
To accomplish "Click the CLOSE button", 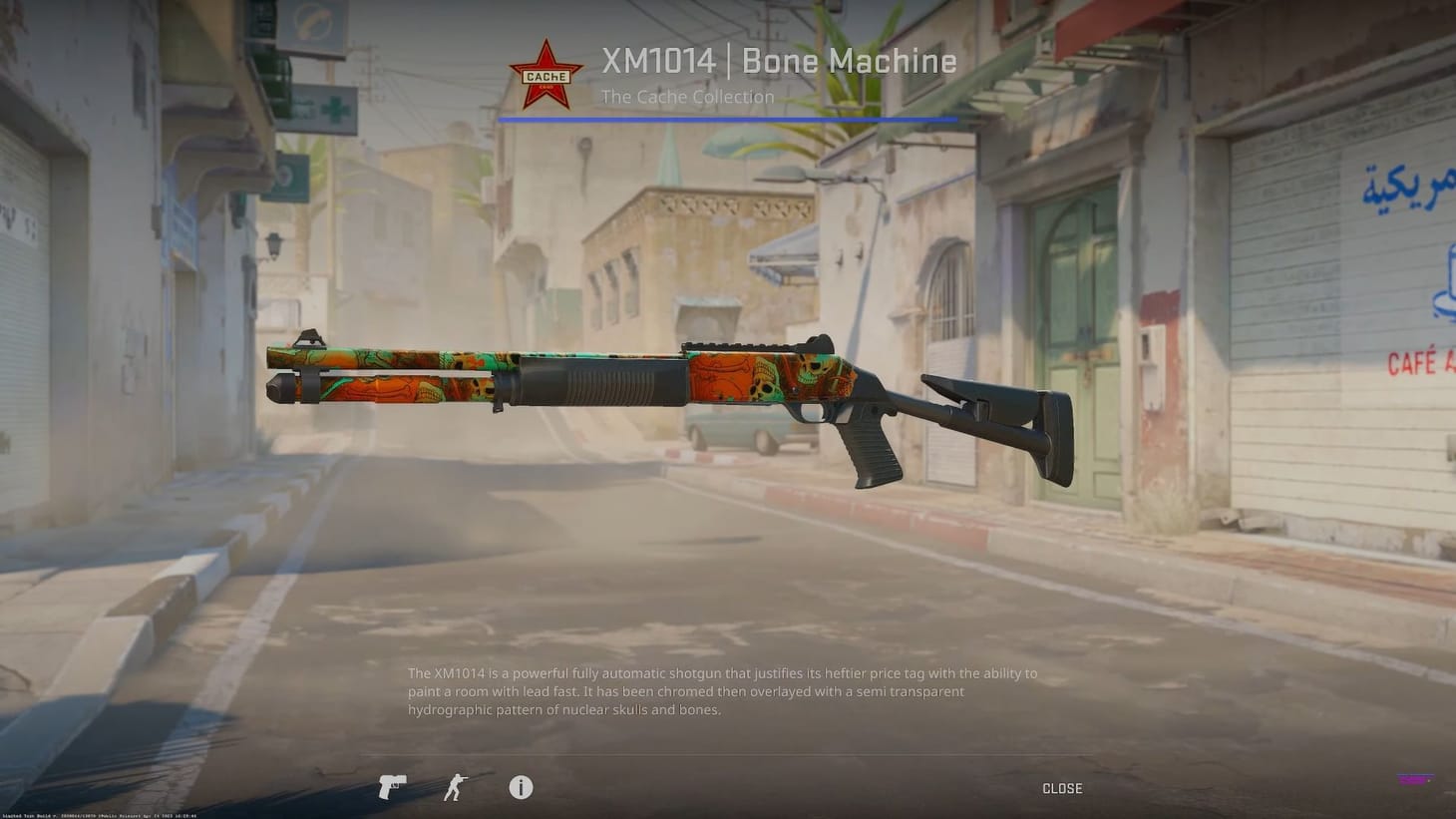I will coord(1061,787).
